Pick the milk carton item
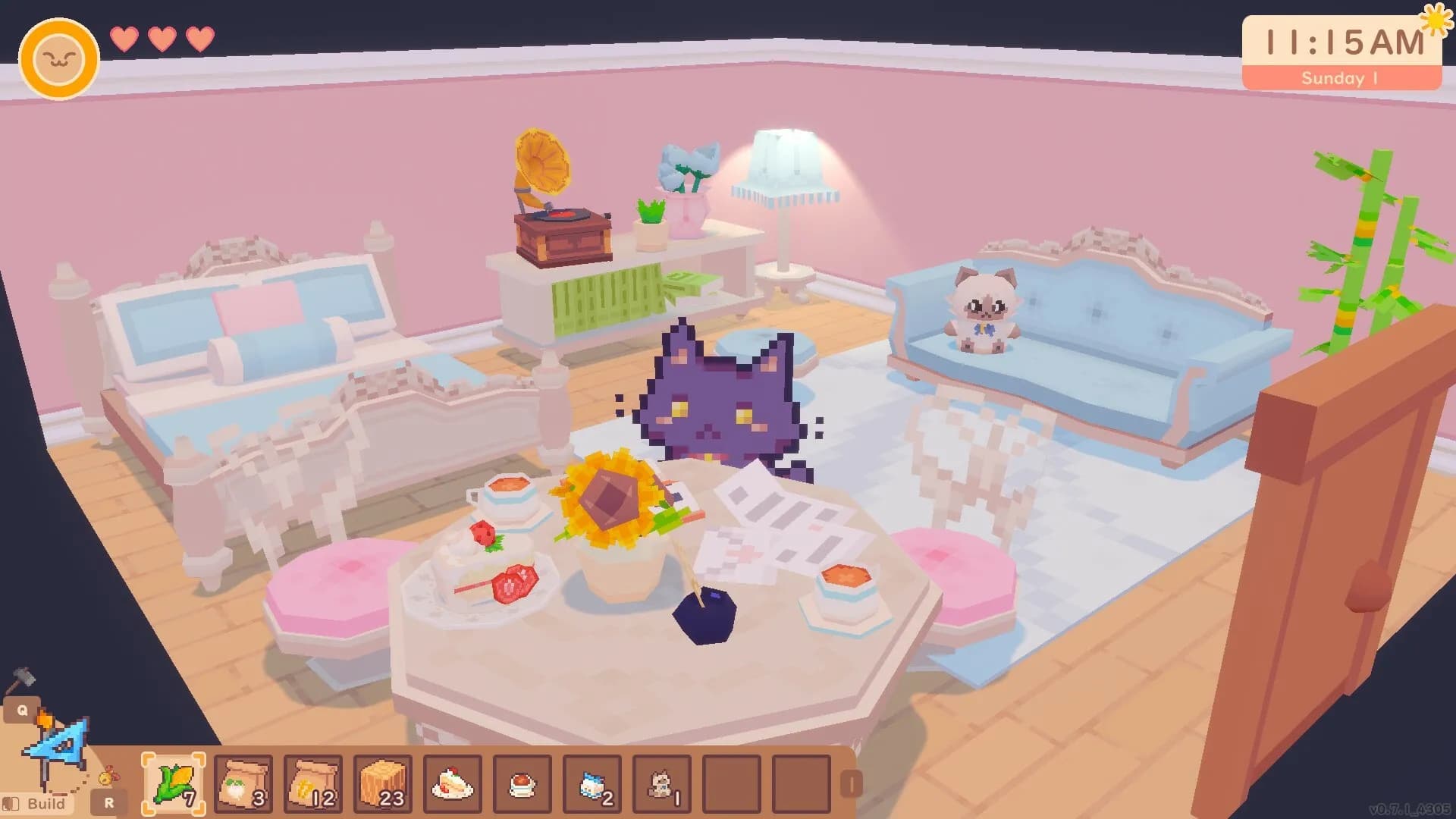 (x=591, y=783)
